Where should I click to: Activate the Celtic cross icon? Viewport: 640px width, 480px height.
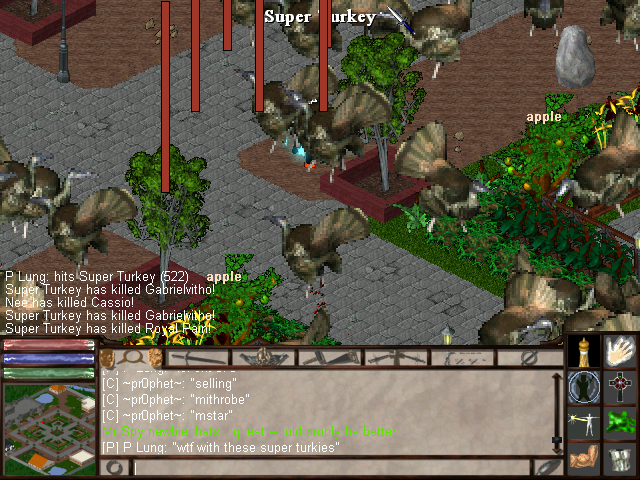[621, 387]
